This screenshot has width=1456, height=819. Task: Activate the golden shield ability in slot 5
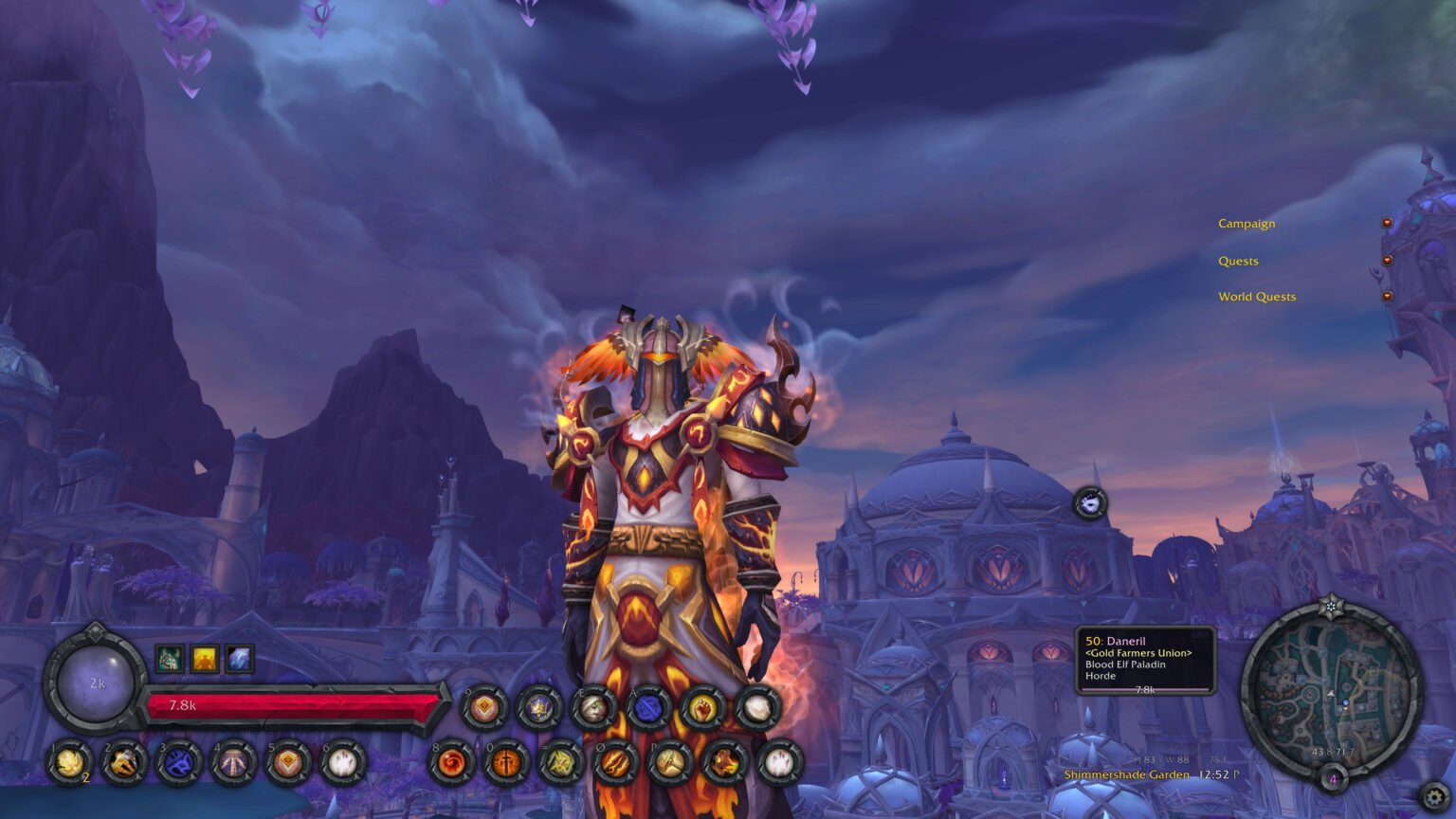(289, 766)
